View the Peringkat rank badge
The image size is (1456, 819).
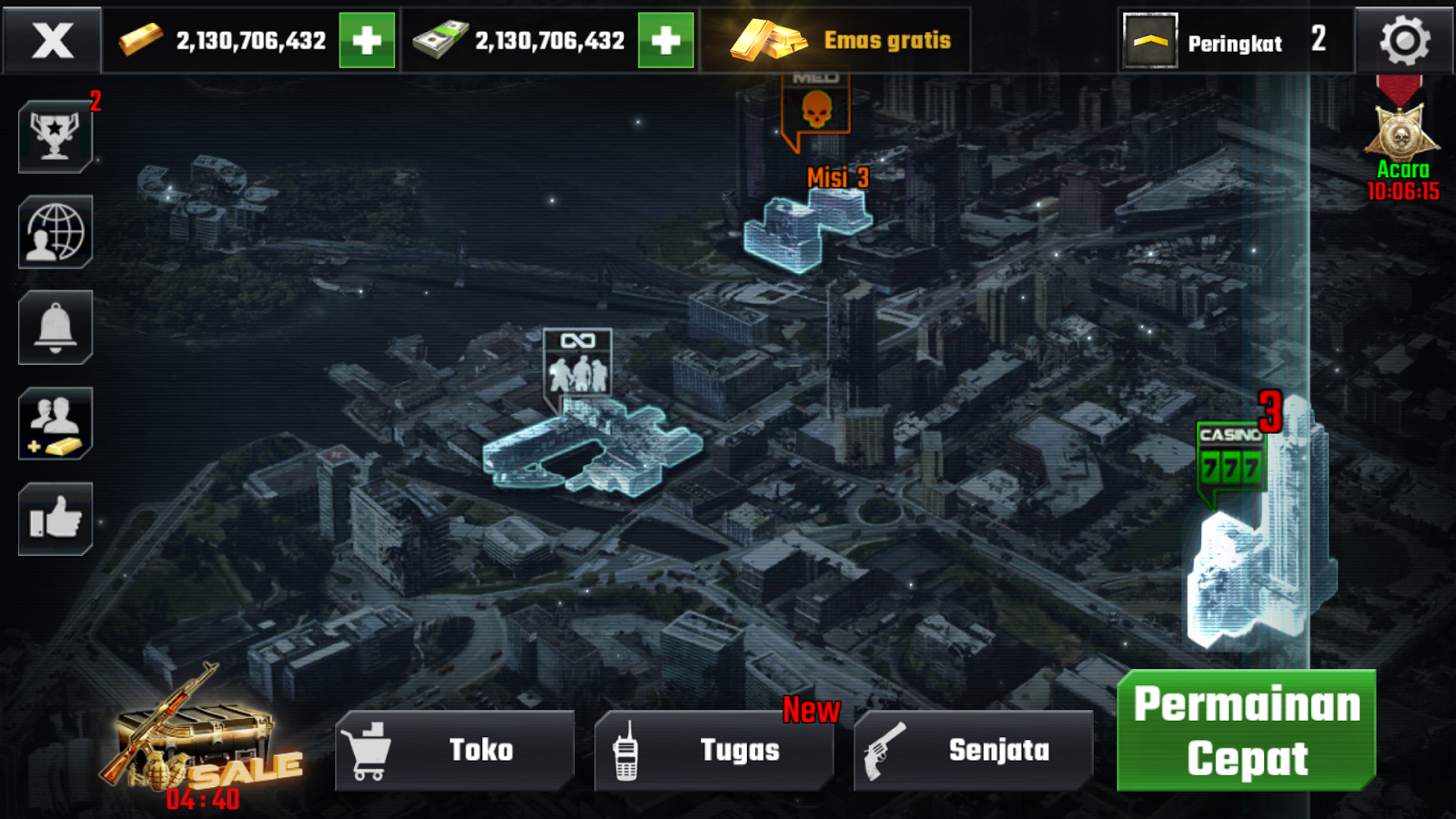pos(1150,41)
